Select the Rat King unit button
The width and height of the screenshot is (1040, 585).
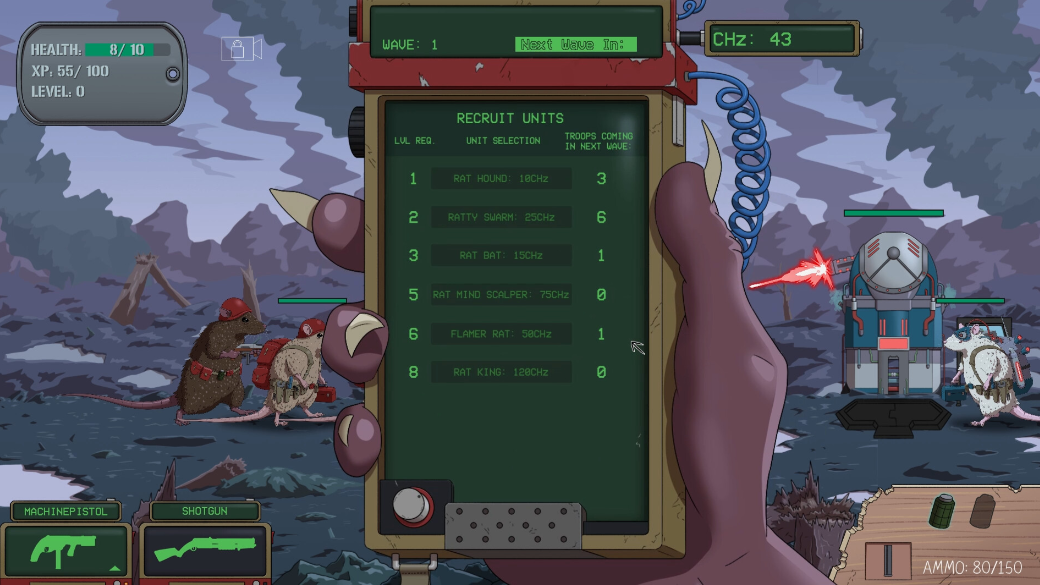(x=501, y=372)
